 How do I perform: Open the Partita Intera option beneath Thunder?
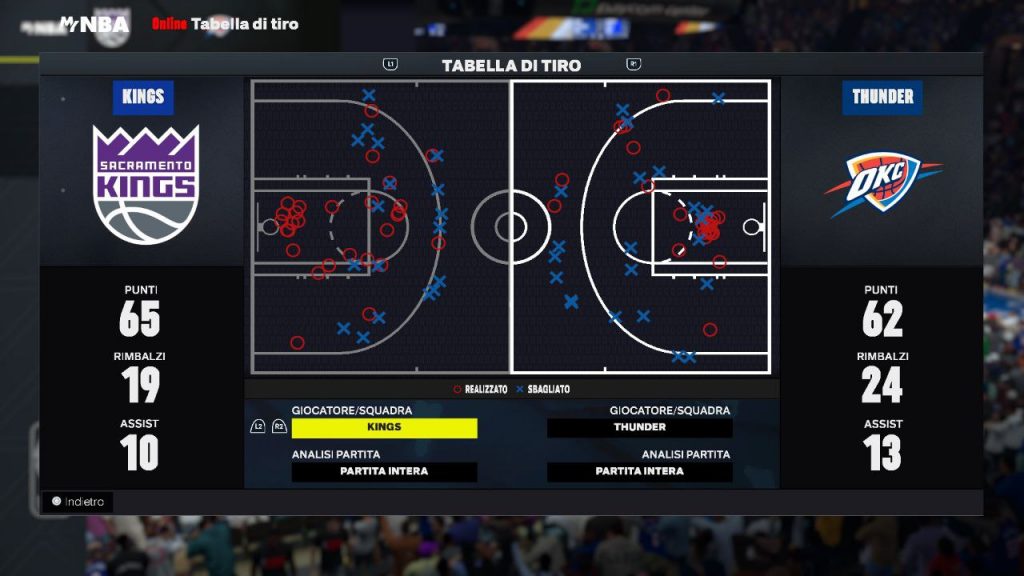(640, 472)
